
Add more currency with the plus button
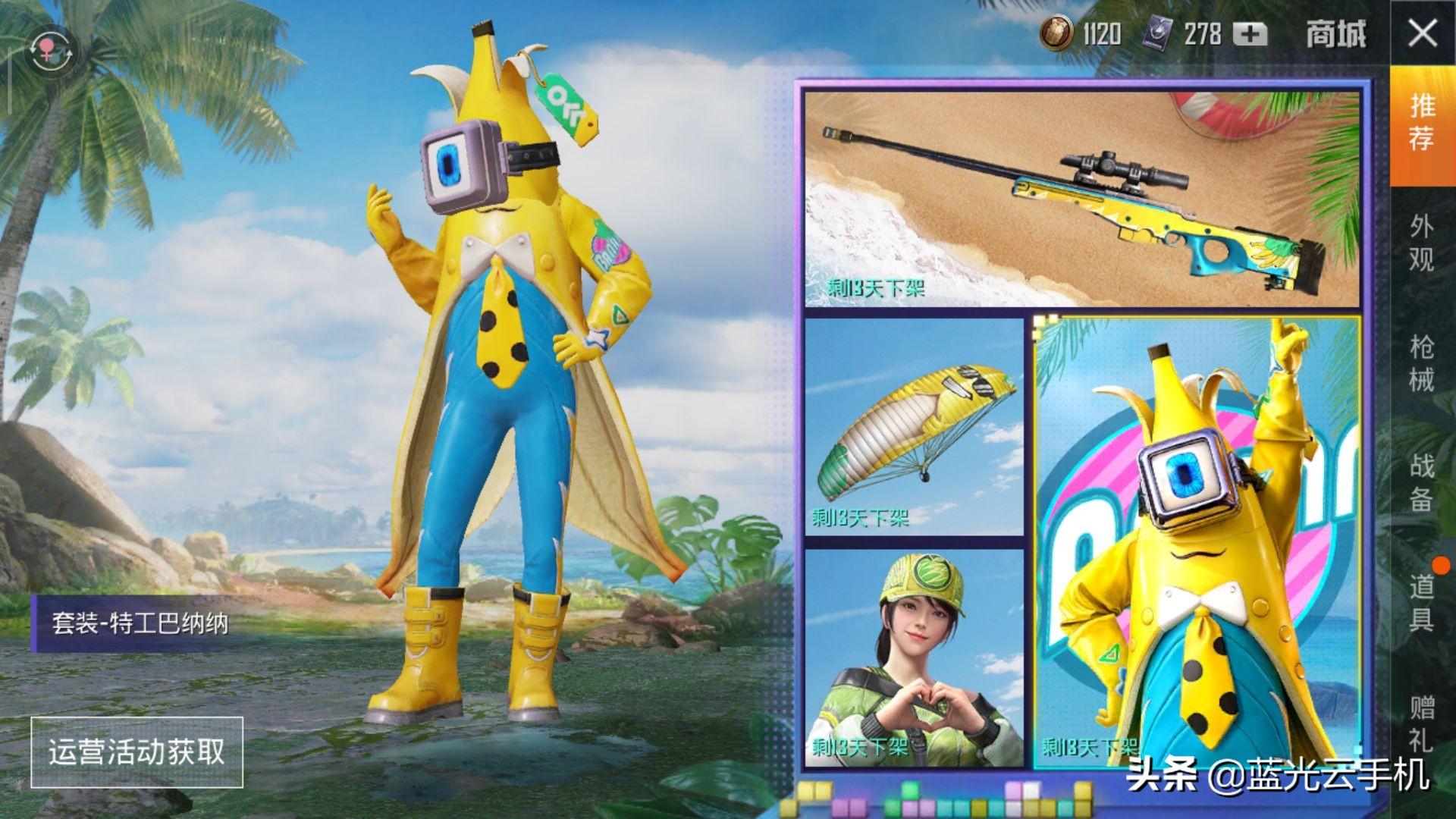(1249, 34)
